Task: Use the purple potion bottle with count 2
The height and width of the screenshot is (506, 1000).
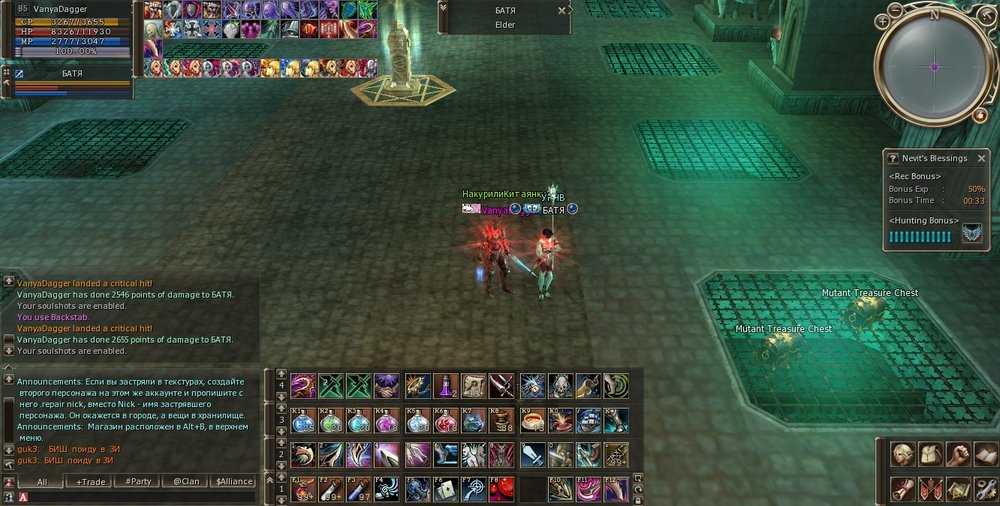Action: click(446, 385)
